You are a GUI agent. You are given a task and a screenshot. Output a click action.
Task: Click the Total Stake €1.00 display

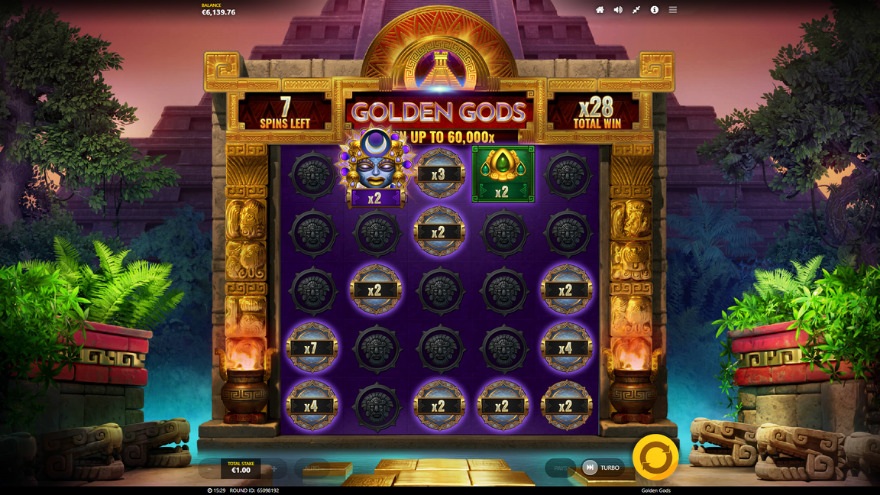tap(241, 467)
